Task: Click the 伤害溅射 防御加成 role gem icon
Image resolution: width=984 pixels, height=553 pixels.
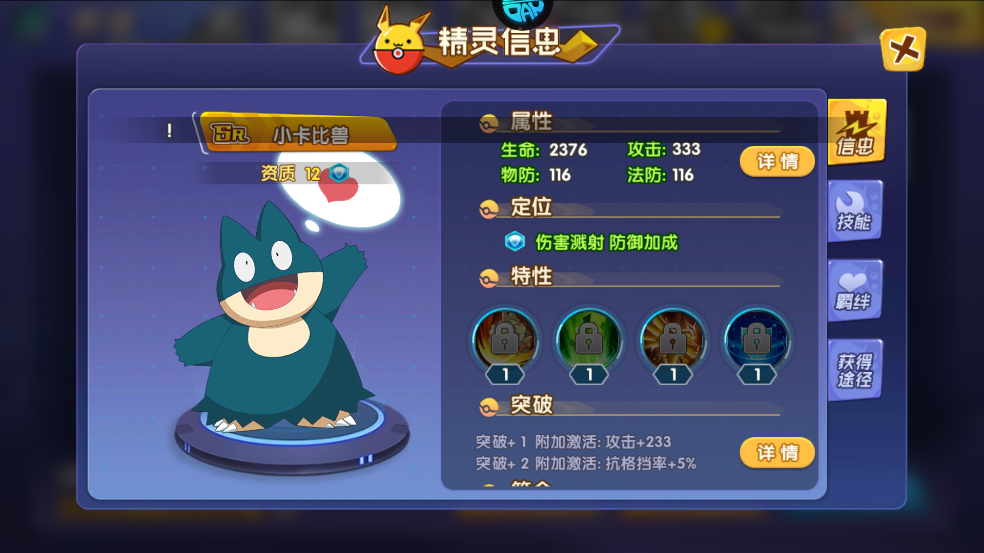Action: tap(515, 242)
